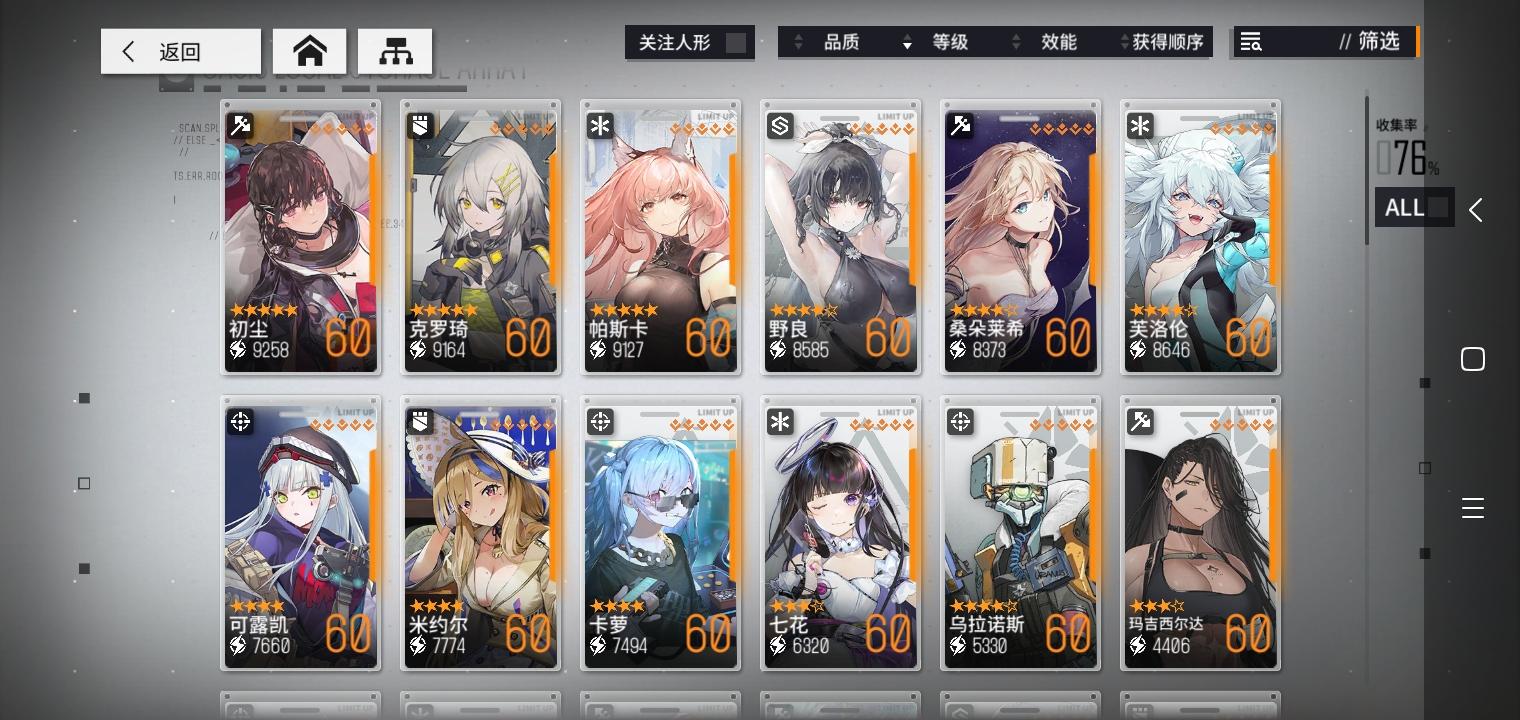1520x720 pixels.
Task: Click the shield class icon on 克罗琦's card
Action: pos(420,125)
